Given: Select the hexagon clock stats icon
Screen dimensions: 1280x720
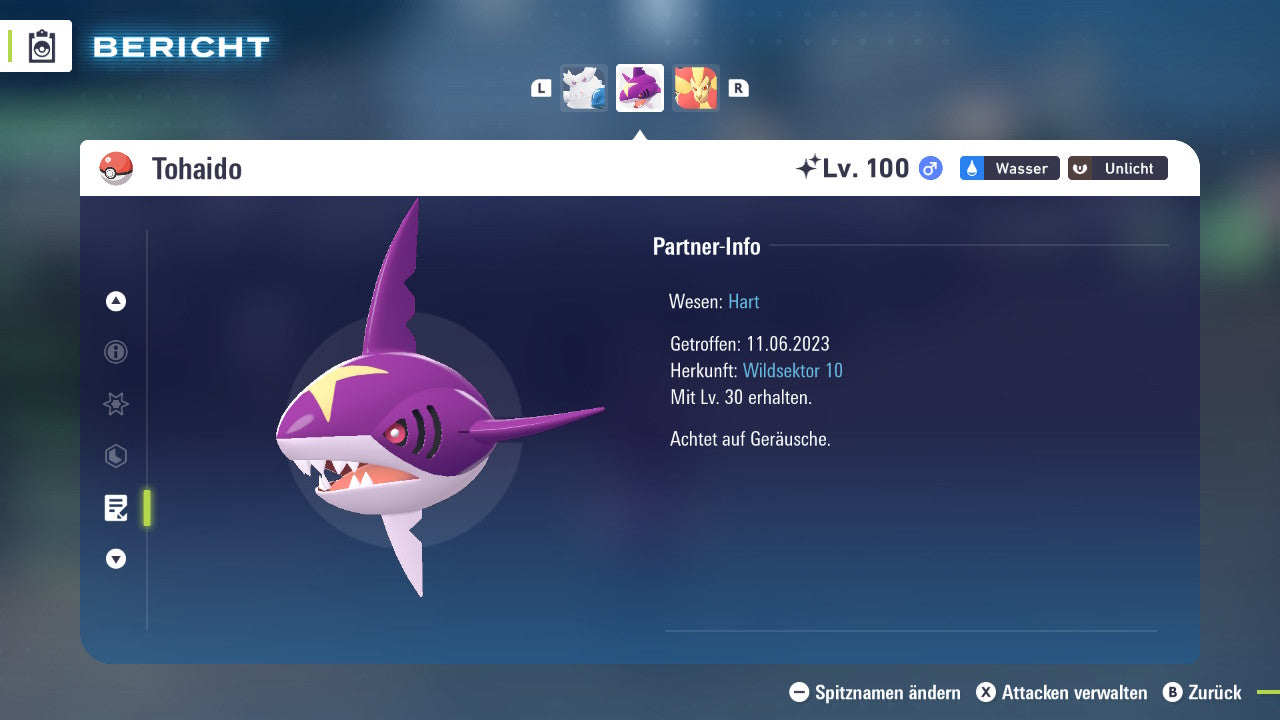Looking at the screenshot, I should coord(115,456).
